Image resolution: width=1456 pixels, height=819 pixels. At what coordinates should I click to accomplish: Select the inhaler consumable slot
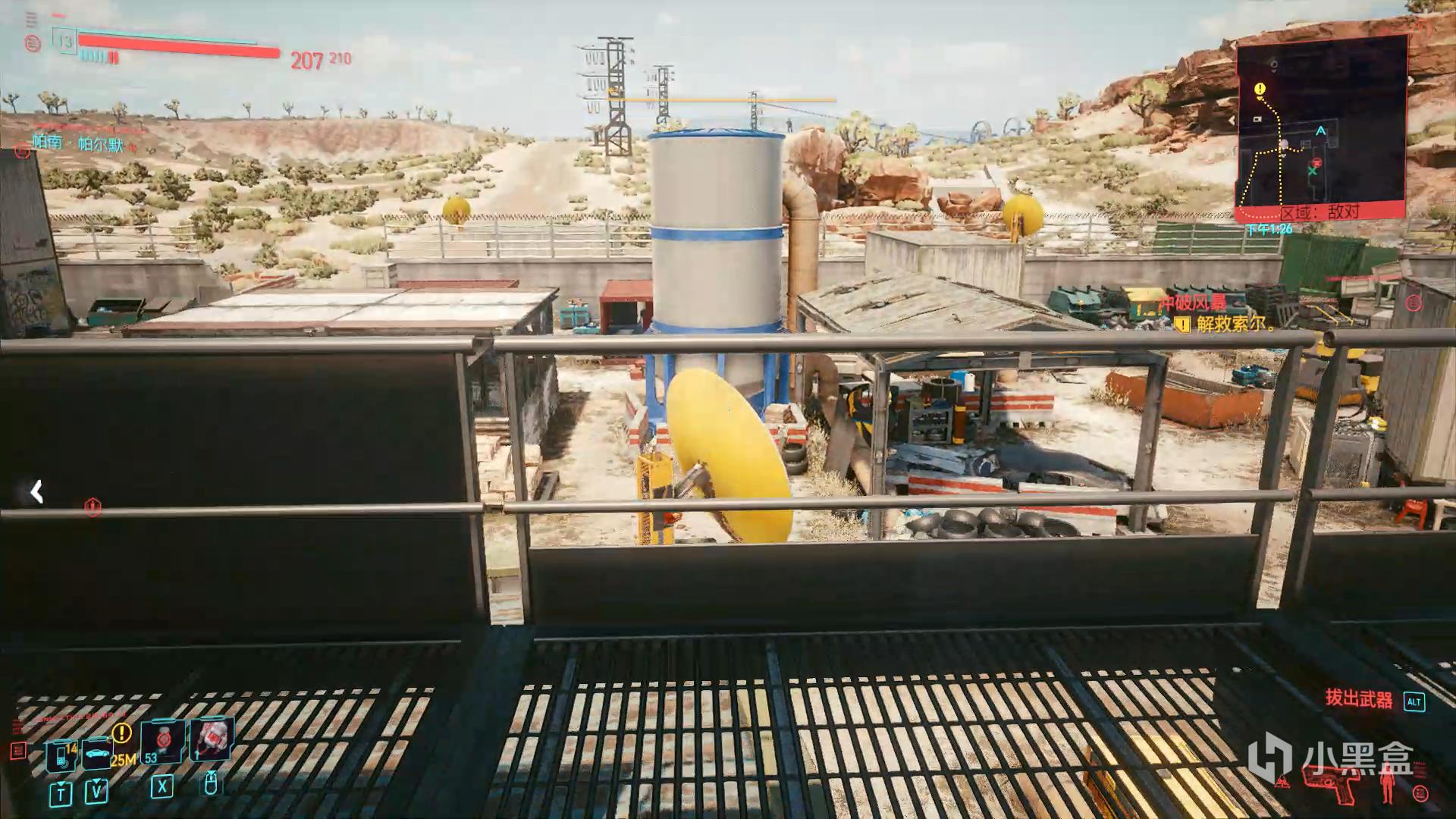coord(212,739)
